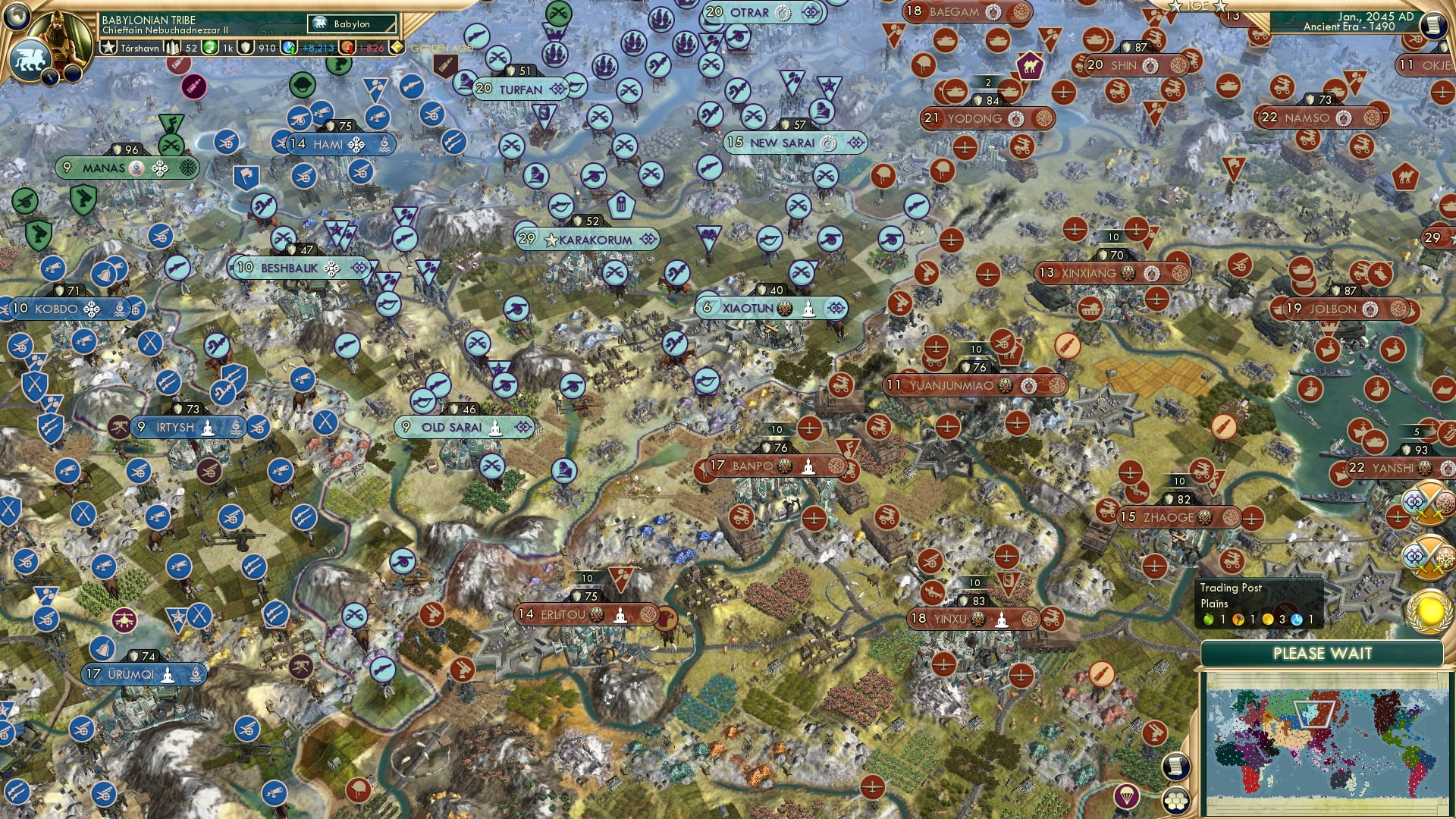
Task: Open Old Sarai's city screen via its banner
Action: coord(453,427)
